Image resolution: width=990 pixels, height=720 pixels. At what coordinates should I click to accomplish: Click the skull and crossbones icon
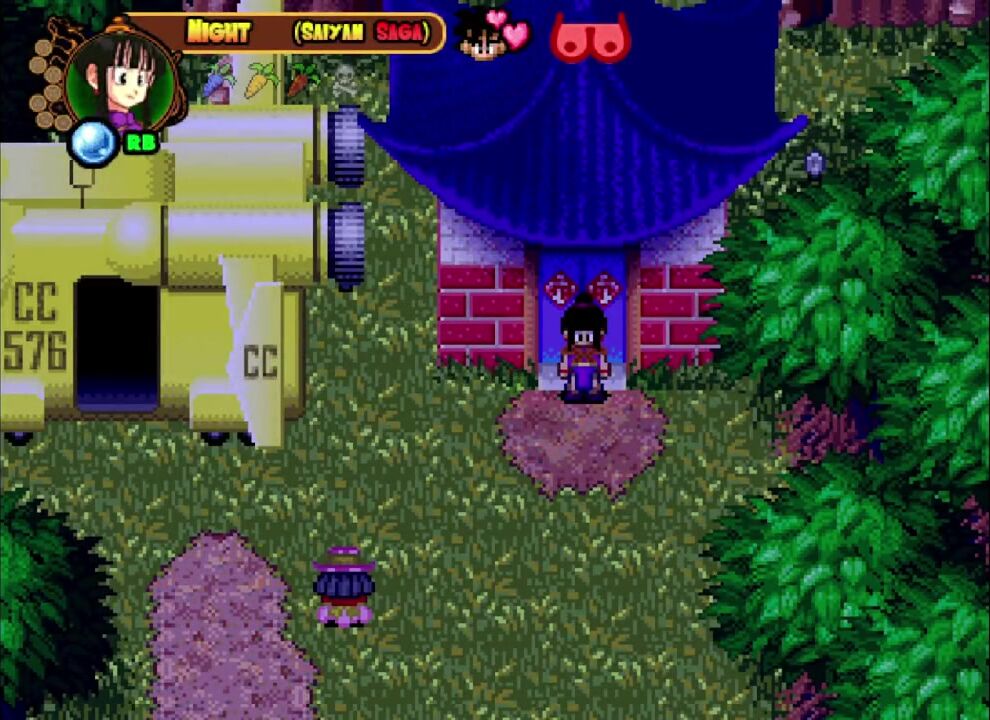345,78
